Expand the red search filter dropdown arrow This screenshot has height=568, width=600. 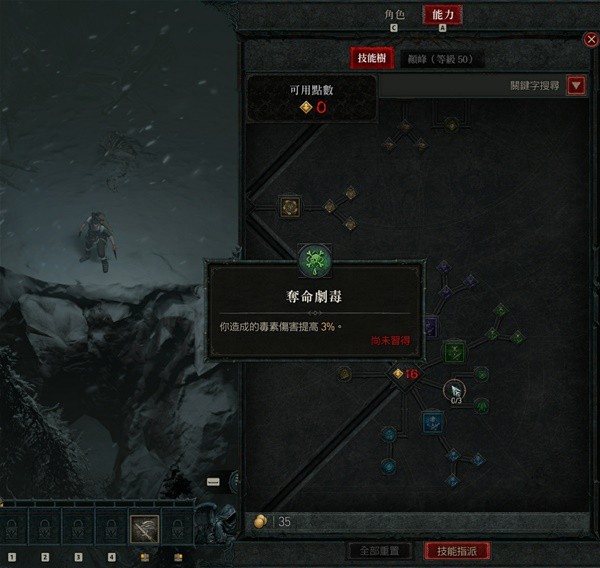(x=576, y=86)
